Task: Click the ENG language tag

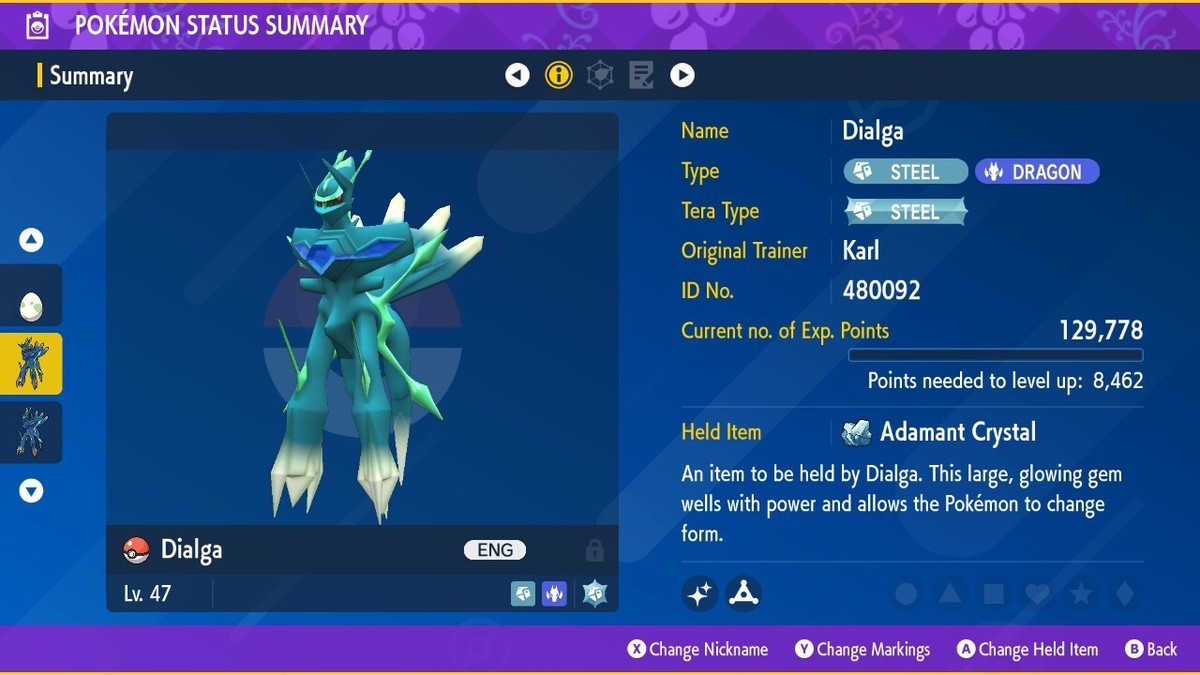Action: tap(495, 550)
